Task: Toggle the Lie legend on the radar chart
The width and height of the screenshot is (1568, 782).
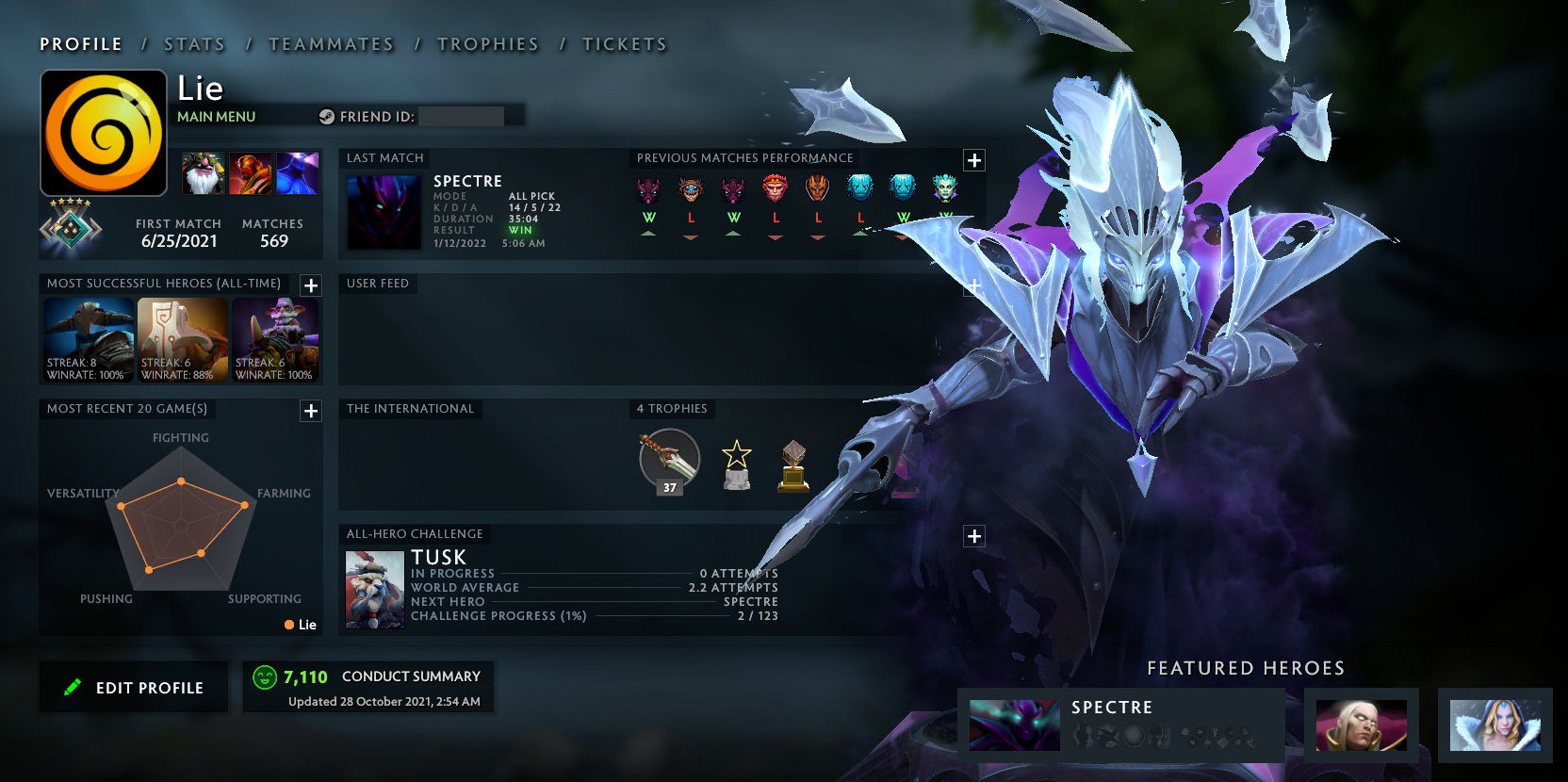Action: 298,625
